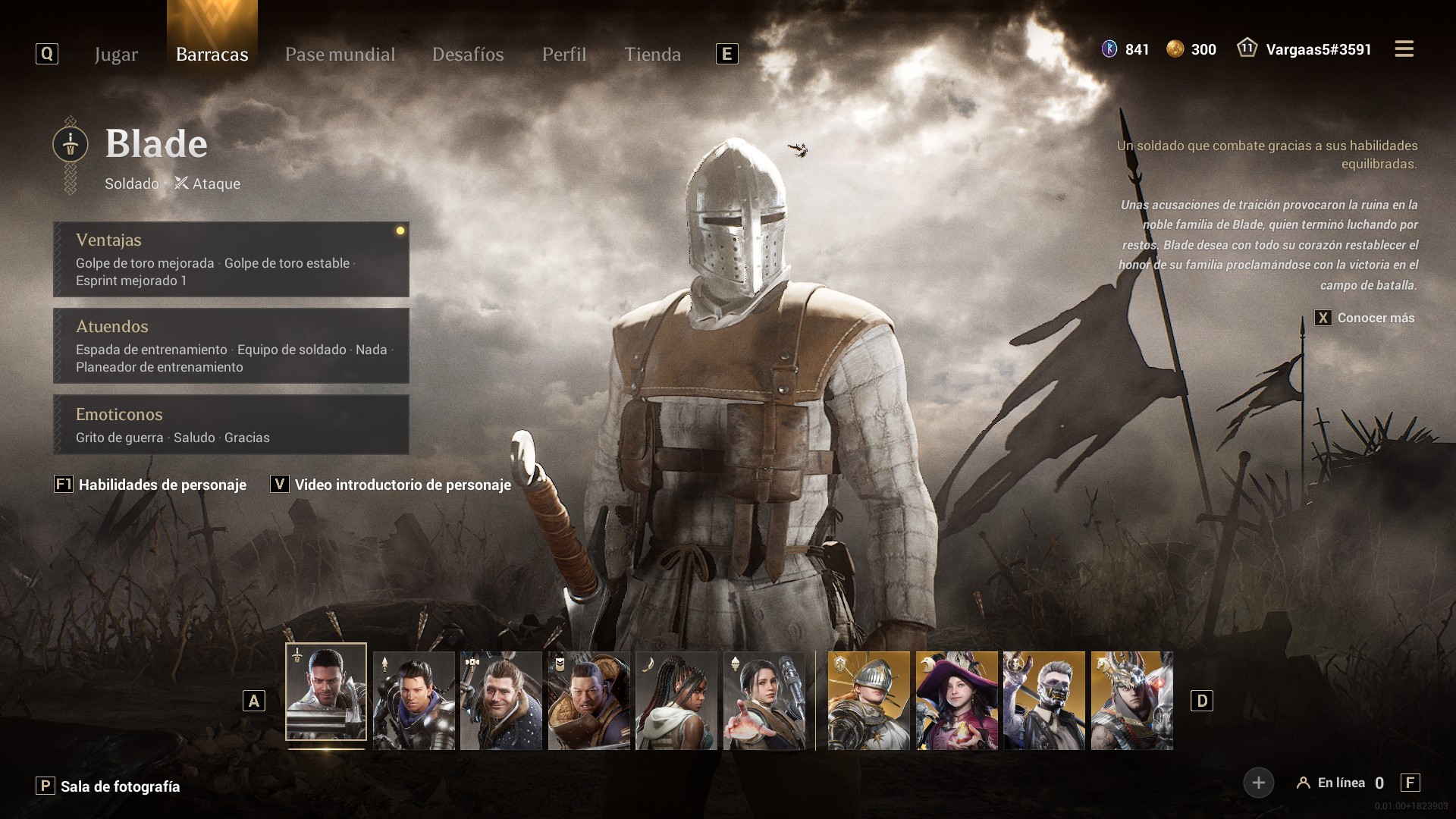
Task: Show Habilidades de personaje
Action: point(162,485)
